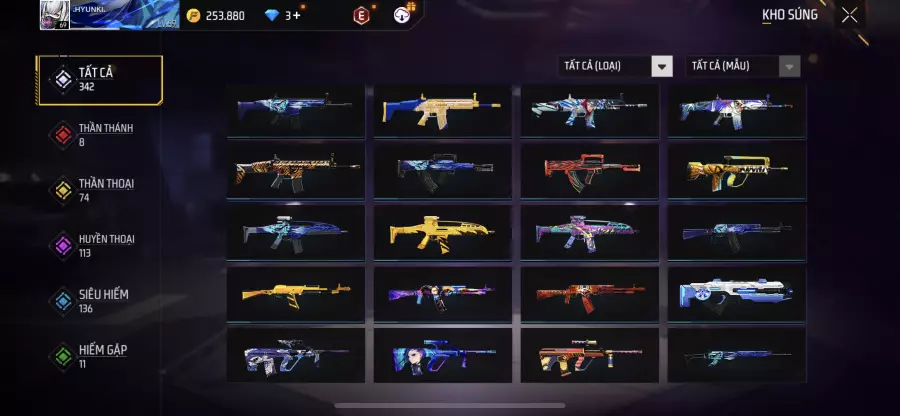The width and height of the screenshot is (900, 416).
Task: Close the Kho Súng screen
Action: tap(849, 15)
